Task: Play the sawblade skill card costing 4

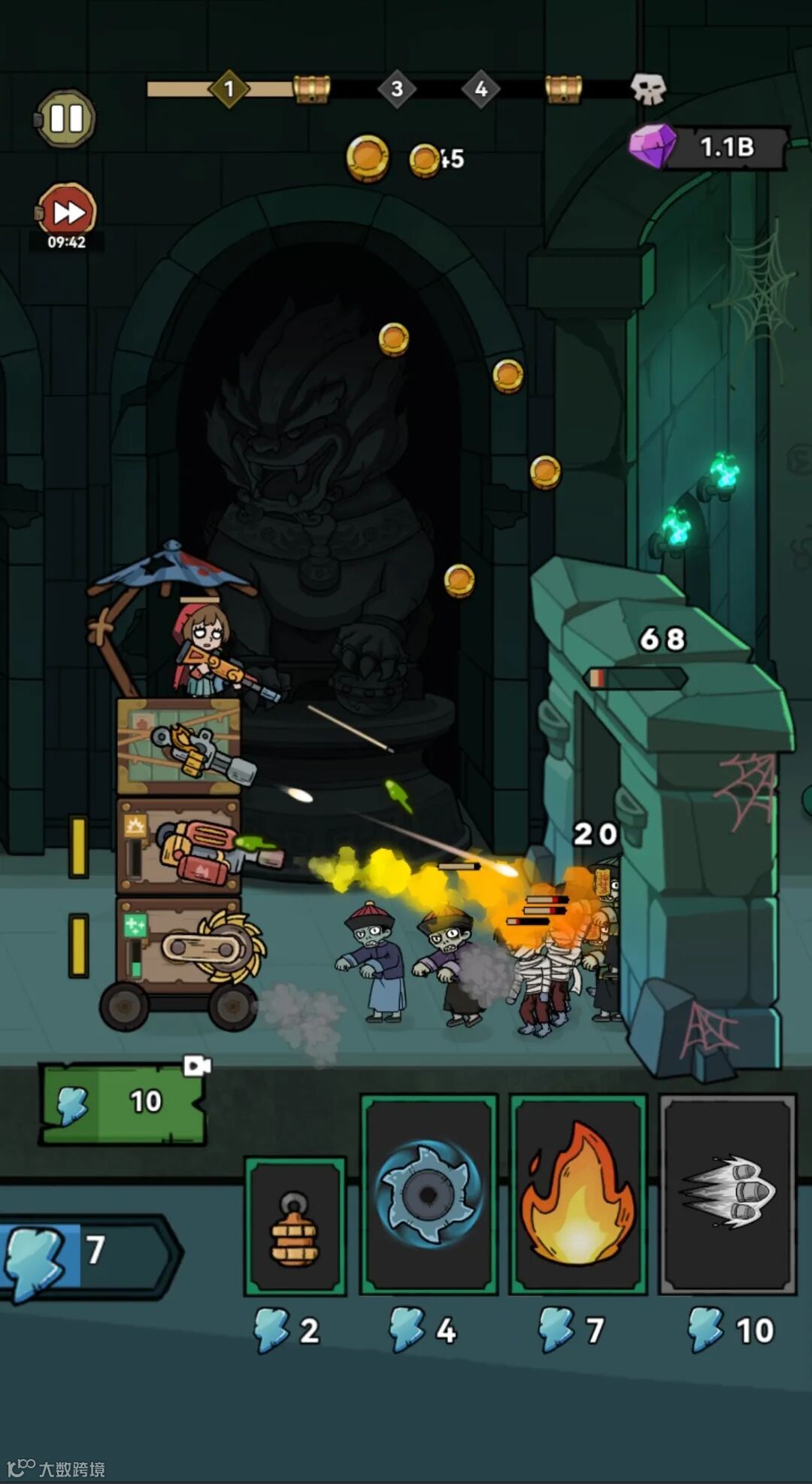Action: coord(429,1193)
